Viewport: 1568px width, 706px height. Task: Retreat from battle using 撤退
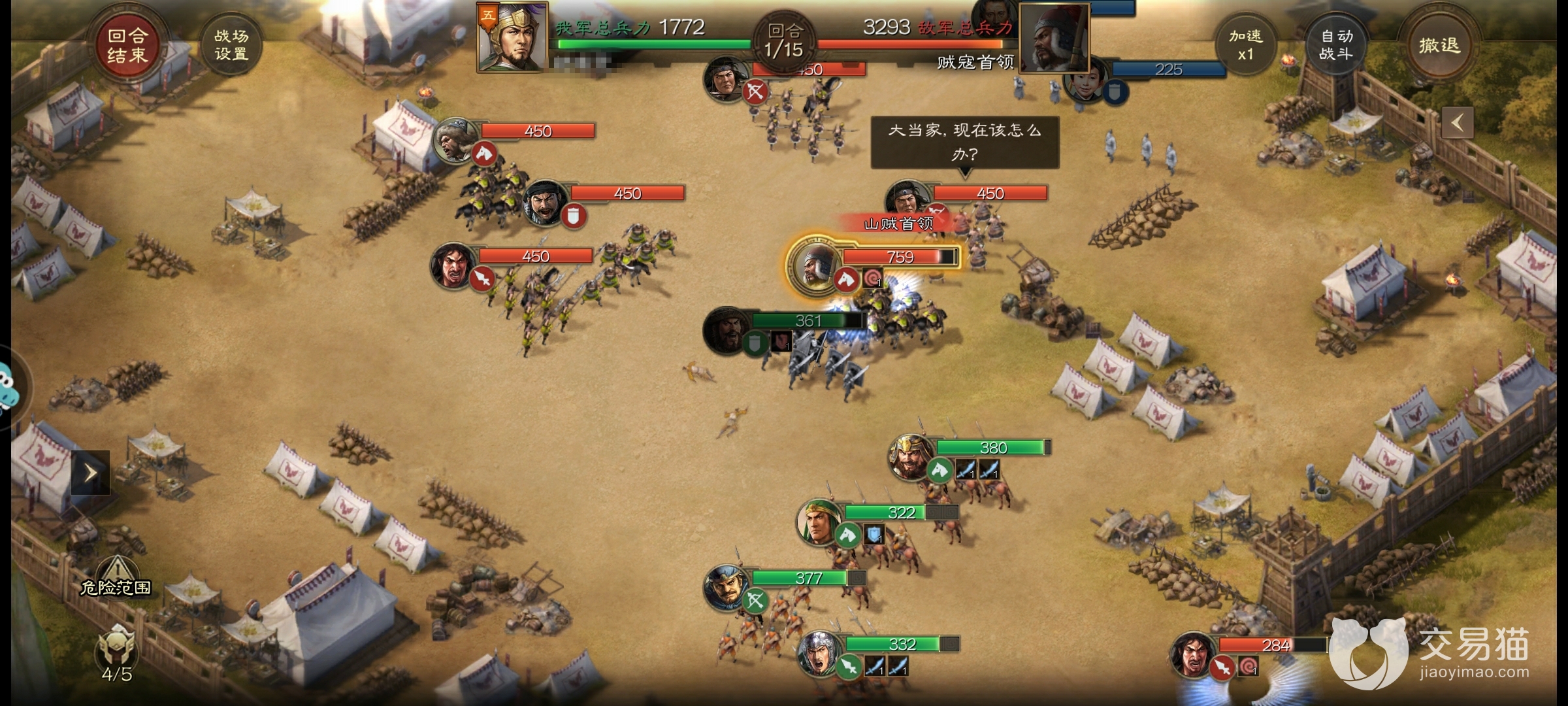[1438, 45]
